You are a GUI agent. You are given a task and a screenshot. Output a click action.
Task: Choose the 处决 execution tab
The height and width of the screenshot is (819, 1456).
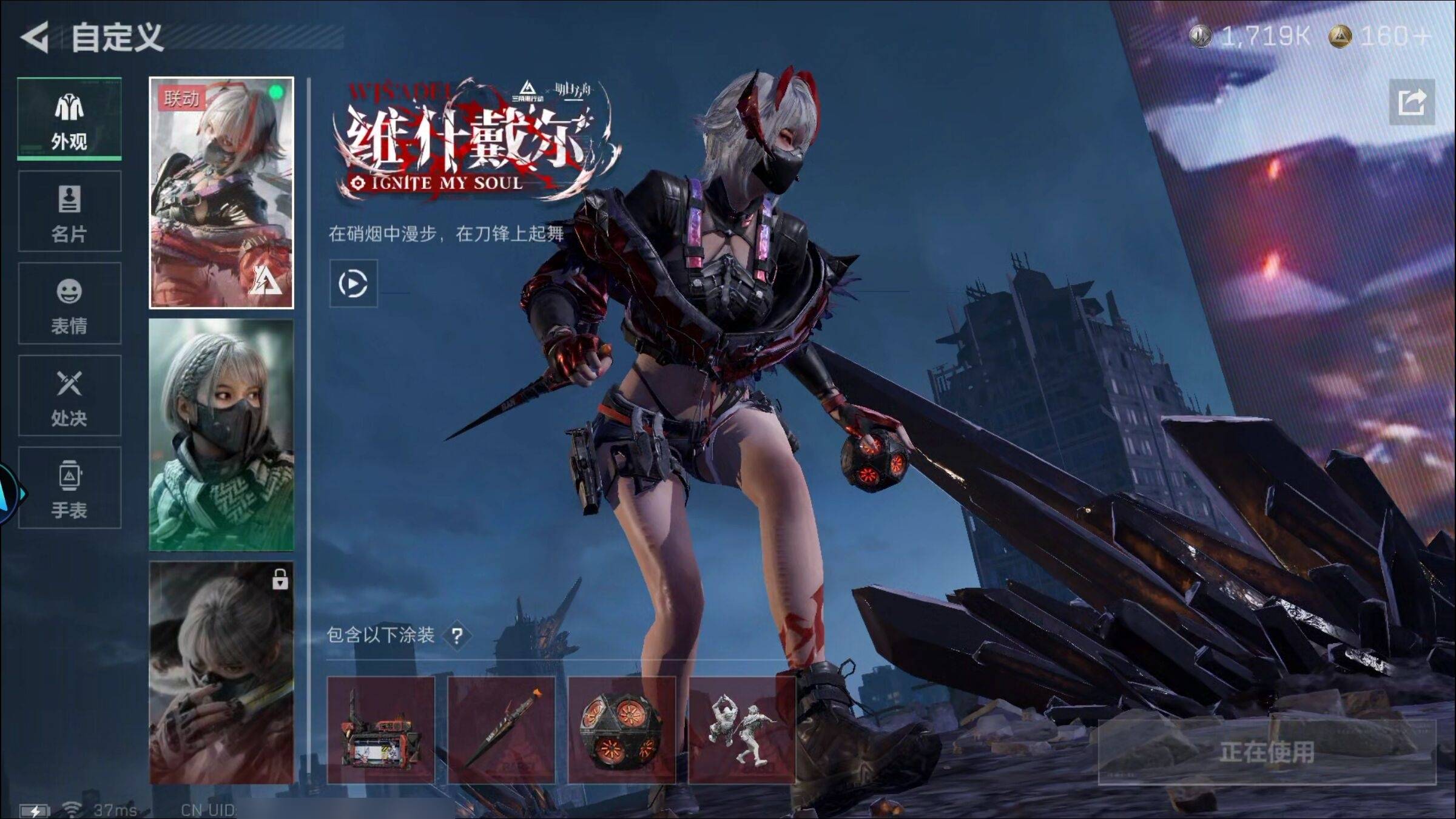coord(69,396)
